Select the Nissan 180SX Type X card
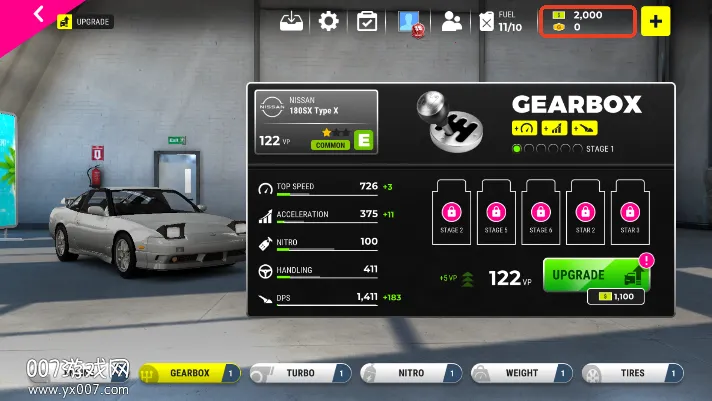Image resolution: width=712 pixels, height=401 pixels. tap(316, 122)
